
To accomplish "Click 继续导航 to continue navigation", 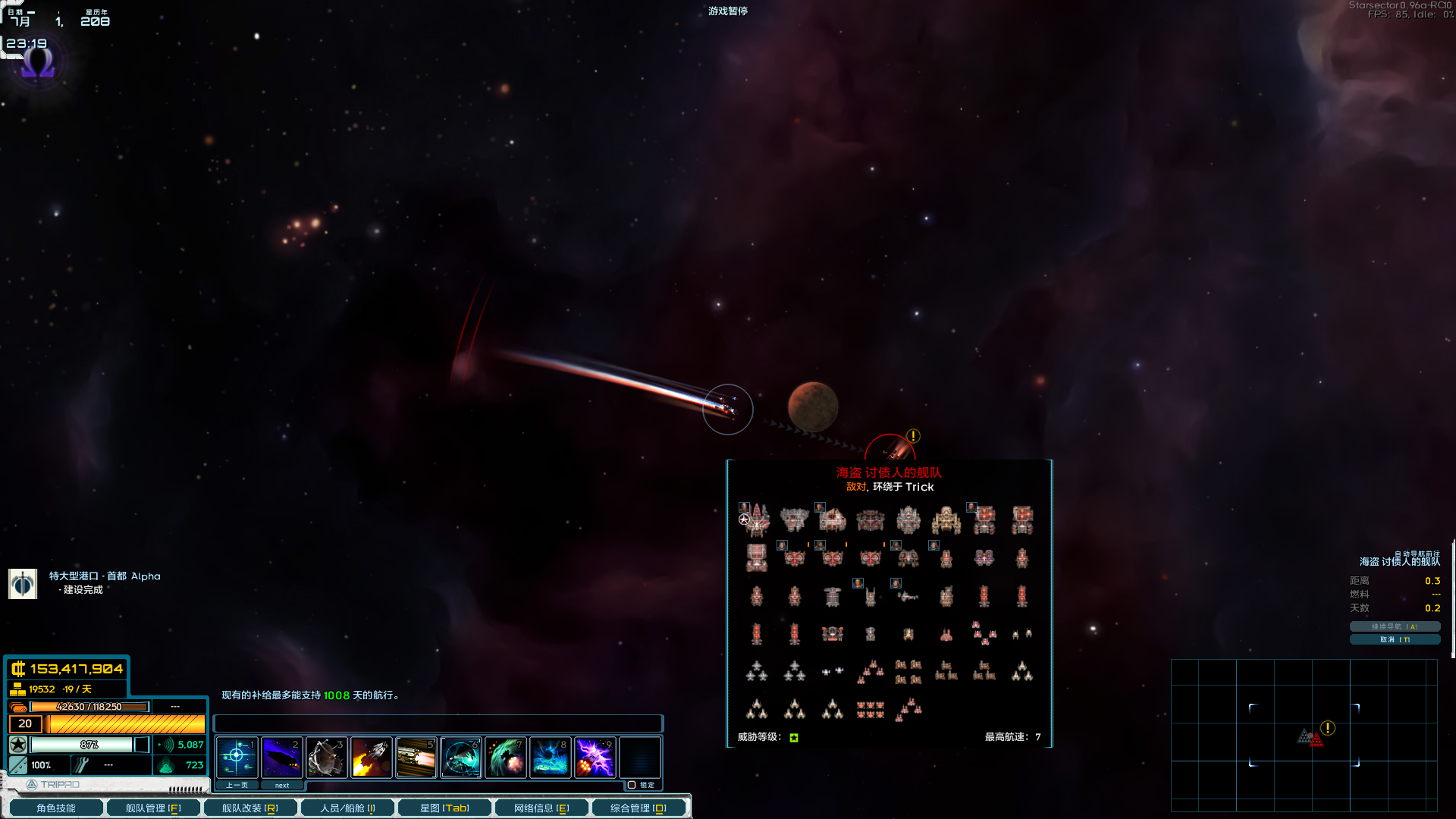I will point(1395,626).
